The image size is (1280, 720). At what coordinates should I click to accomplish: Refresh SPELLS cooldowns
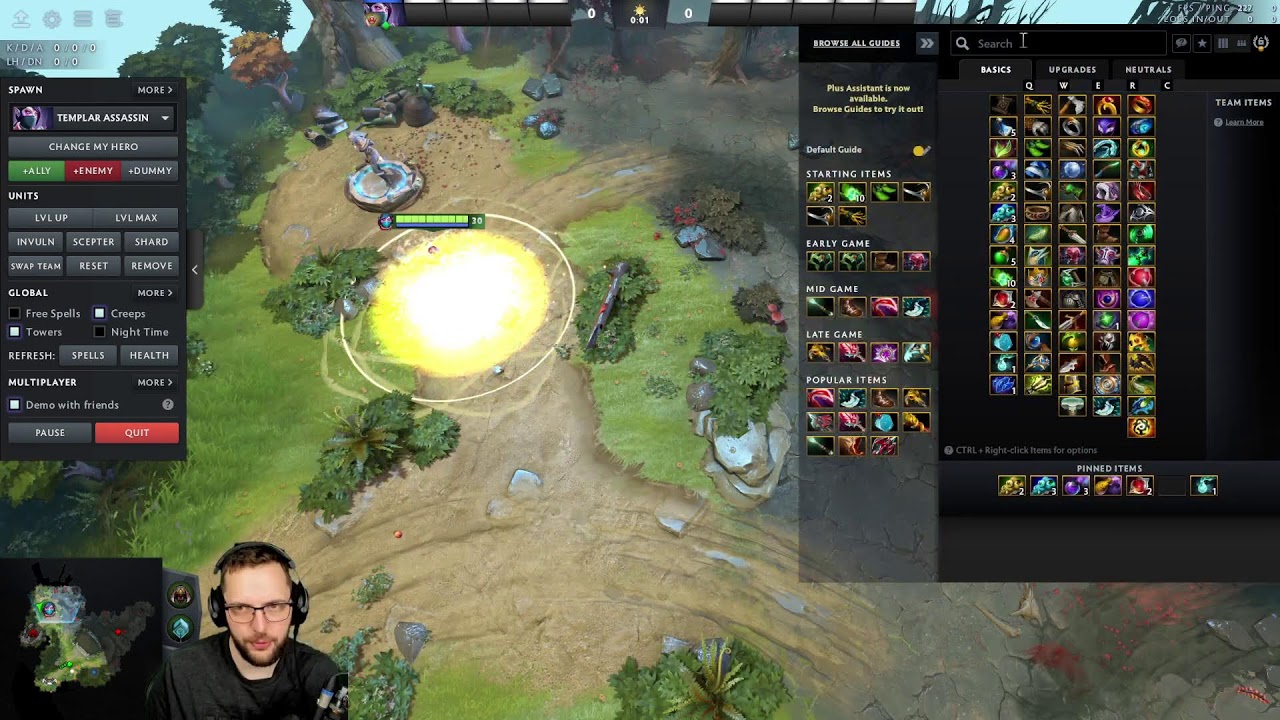(88, 356)
